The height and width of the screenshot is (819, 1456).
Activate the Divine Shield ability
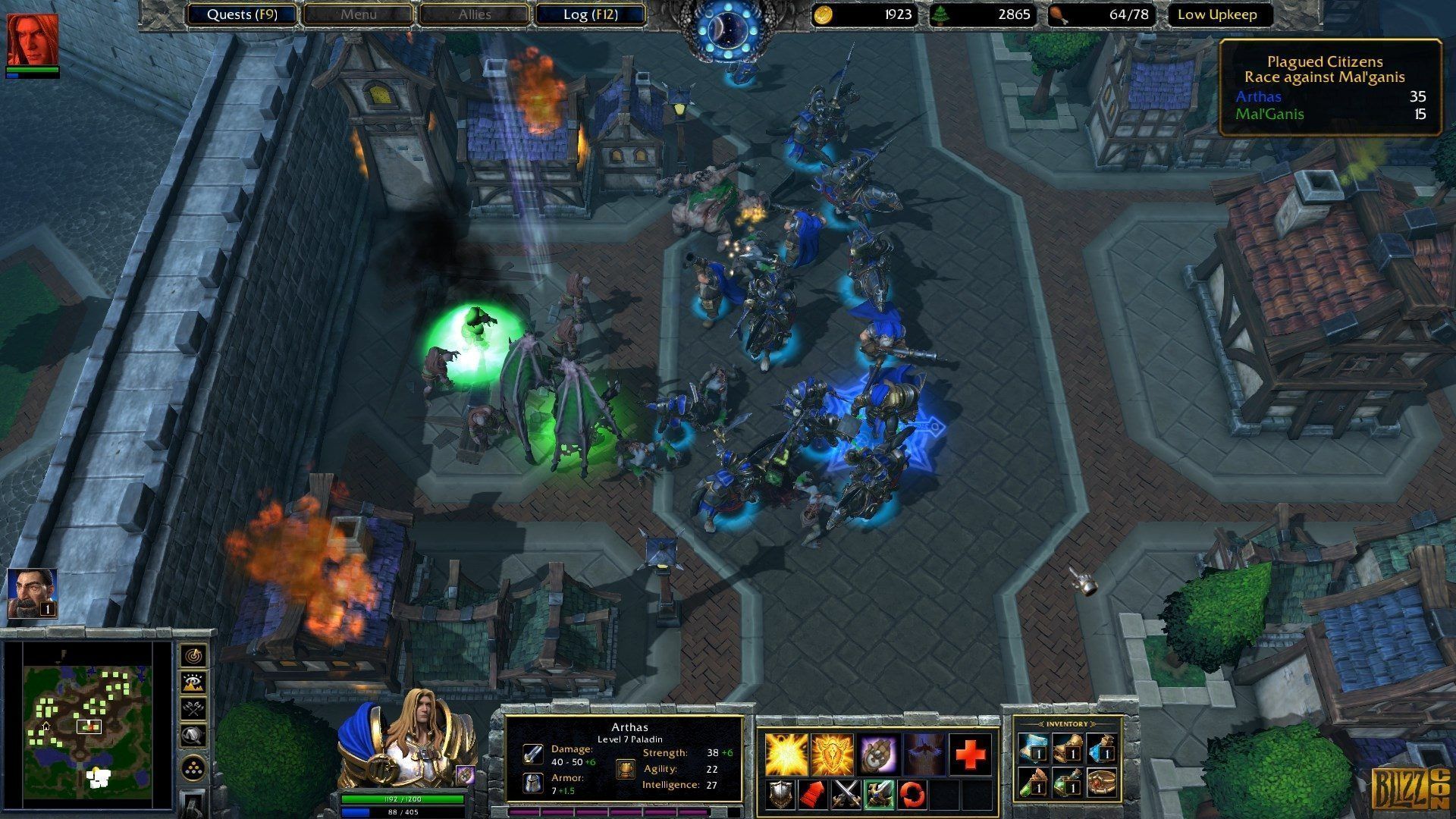pos(832,754)
